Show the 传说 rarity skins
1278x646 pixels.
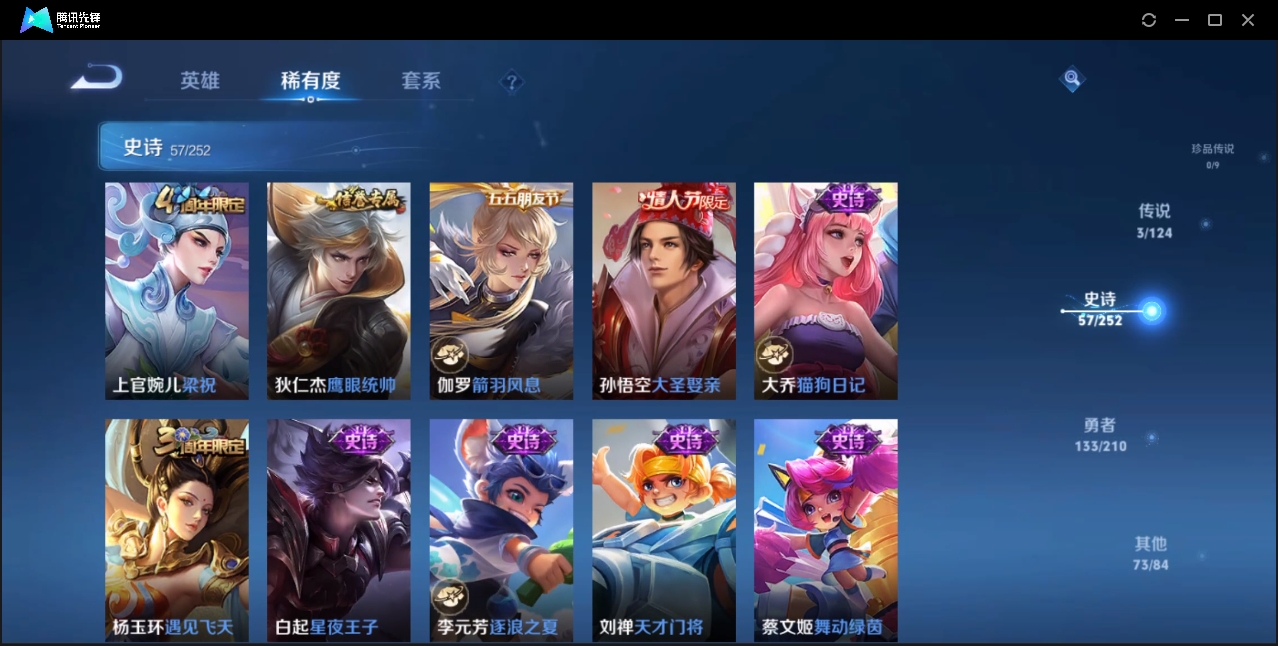tap(1154, 221)
